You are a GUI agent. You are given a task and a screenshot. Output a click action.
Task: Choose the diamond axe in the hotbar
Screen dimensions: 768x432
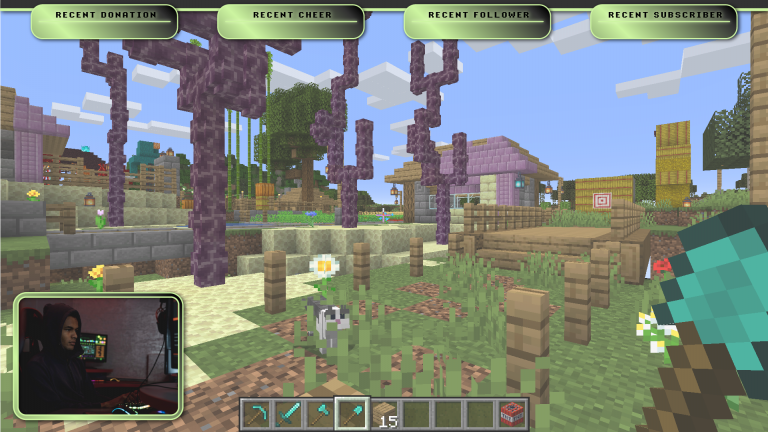click(320, 414)
